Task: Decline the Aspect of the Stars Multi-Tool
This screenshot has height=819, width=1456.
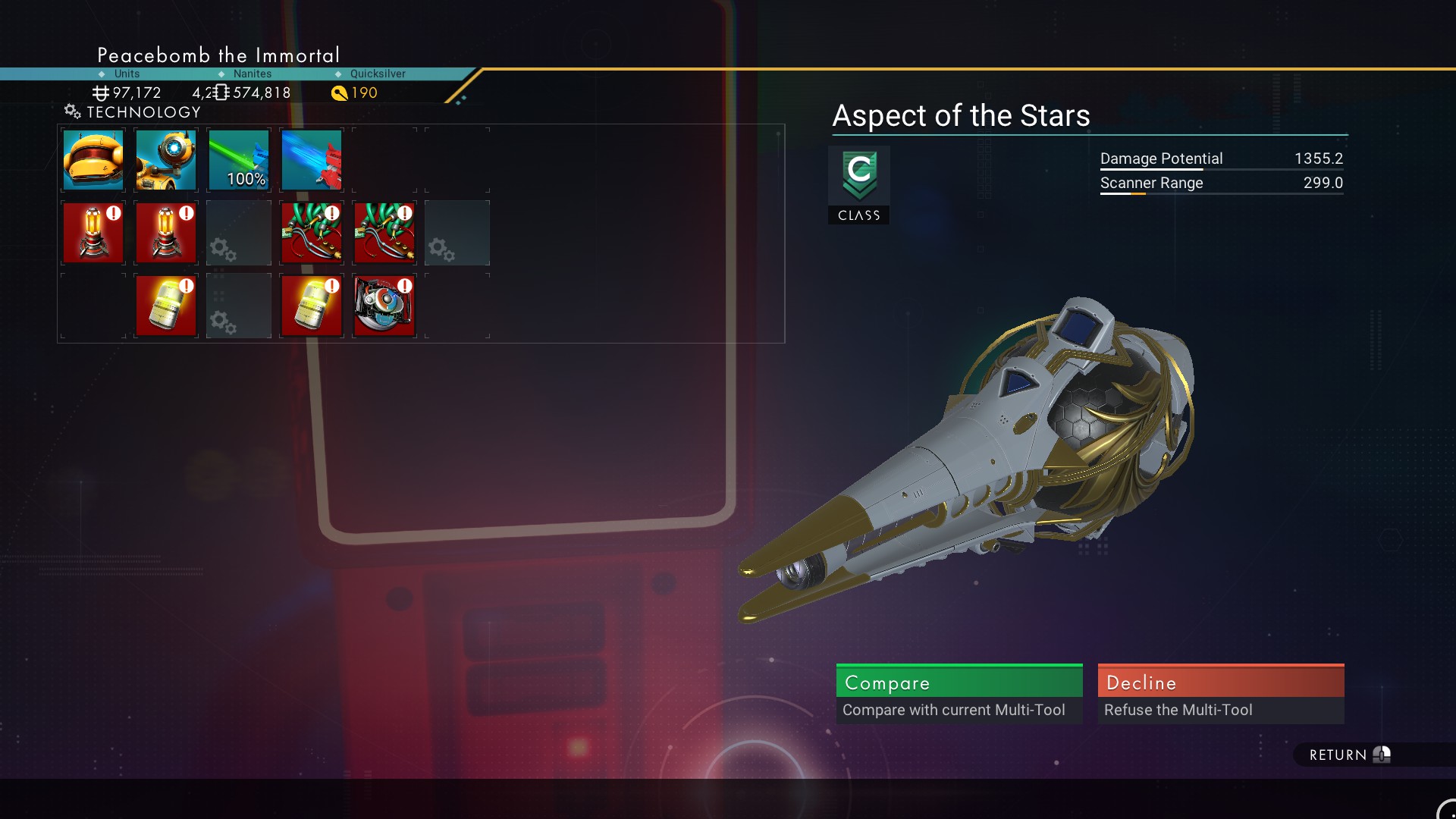Action: point(1220,693)
